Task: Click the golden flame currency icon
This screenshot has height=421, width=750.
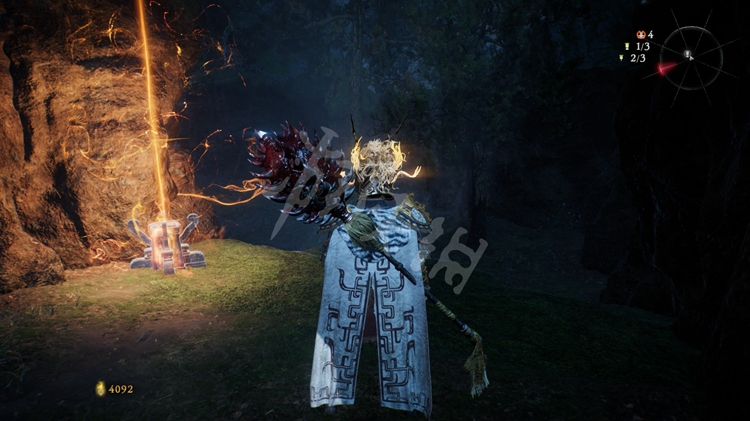Action: (x=100, y=388)
